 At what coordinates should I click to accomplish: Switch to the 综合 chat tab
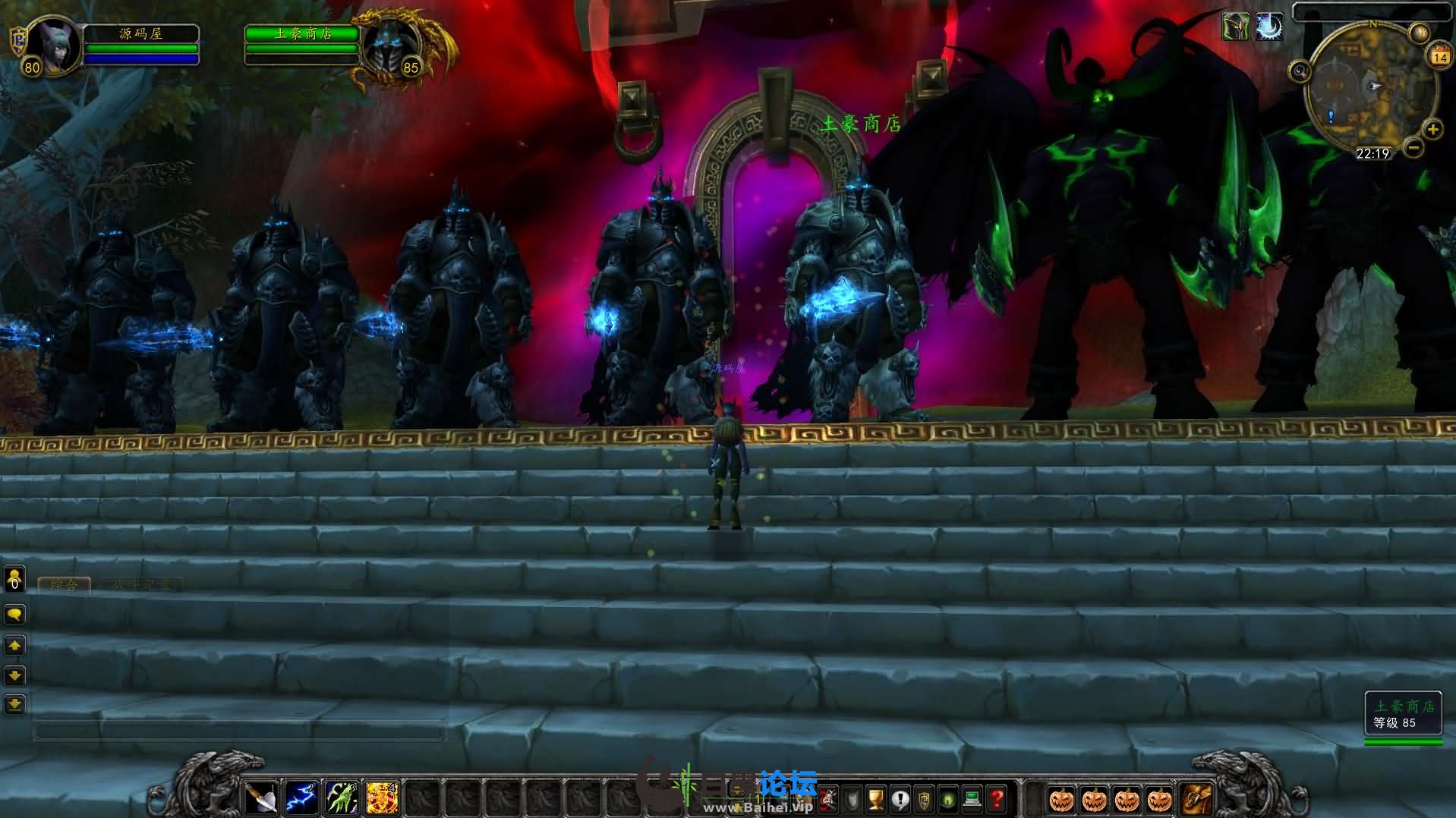click(x=64, y=585)
